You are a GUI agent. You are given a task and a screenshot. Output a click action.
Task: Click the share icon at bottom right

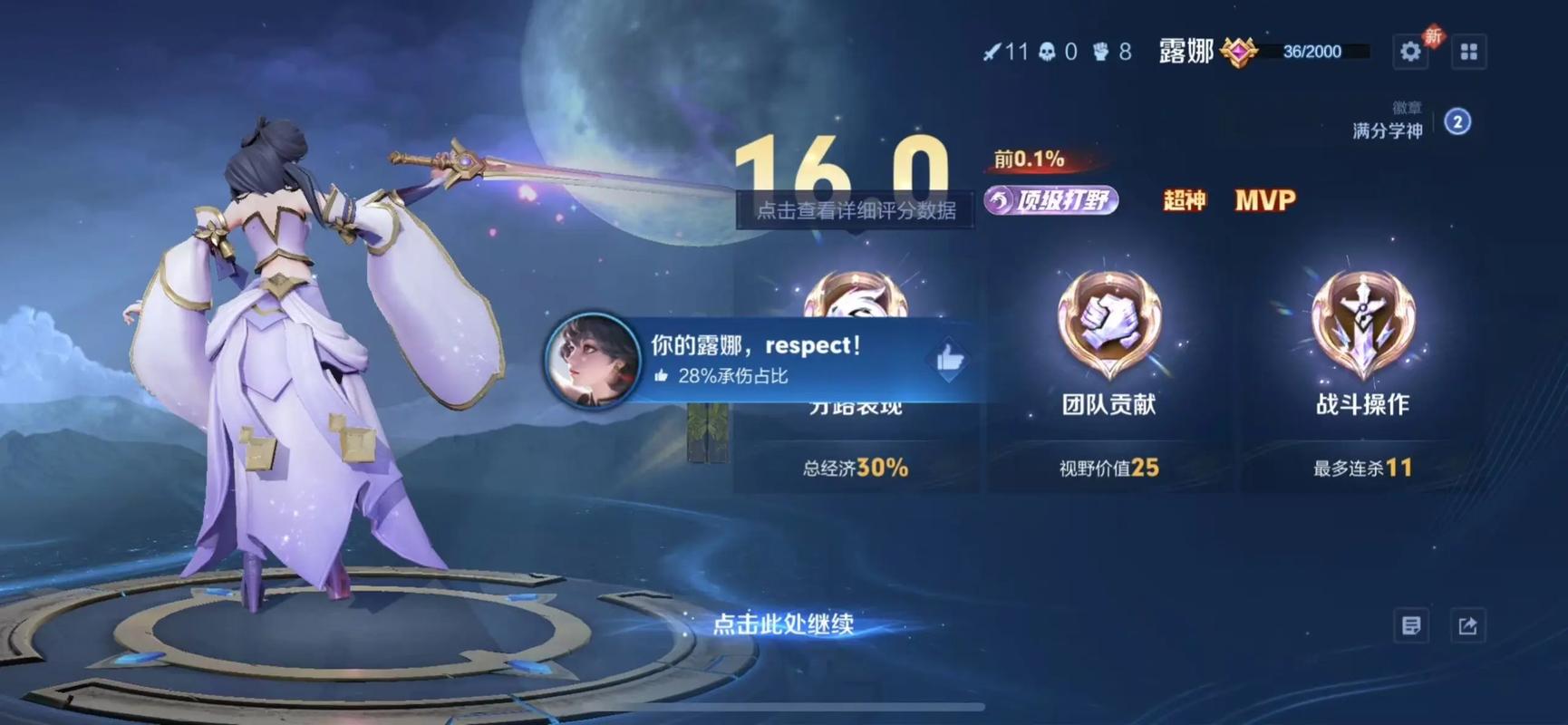pyautogui.click(x=1467, y=625)
